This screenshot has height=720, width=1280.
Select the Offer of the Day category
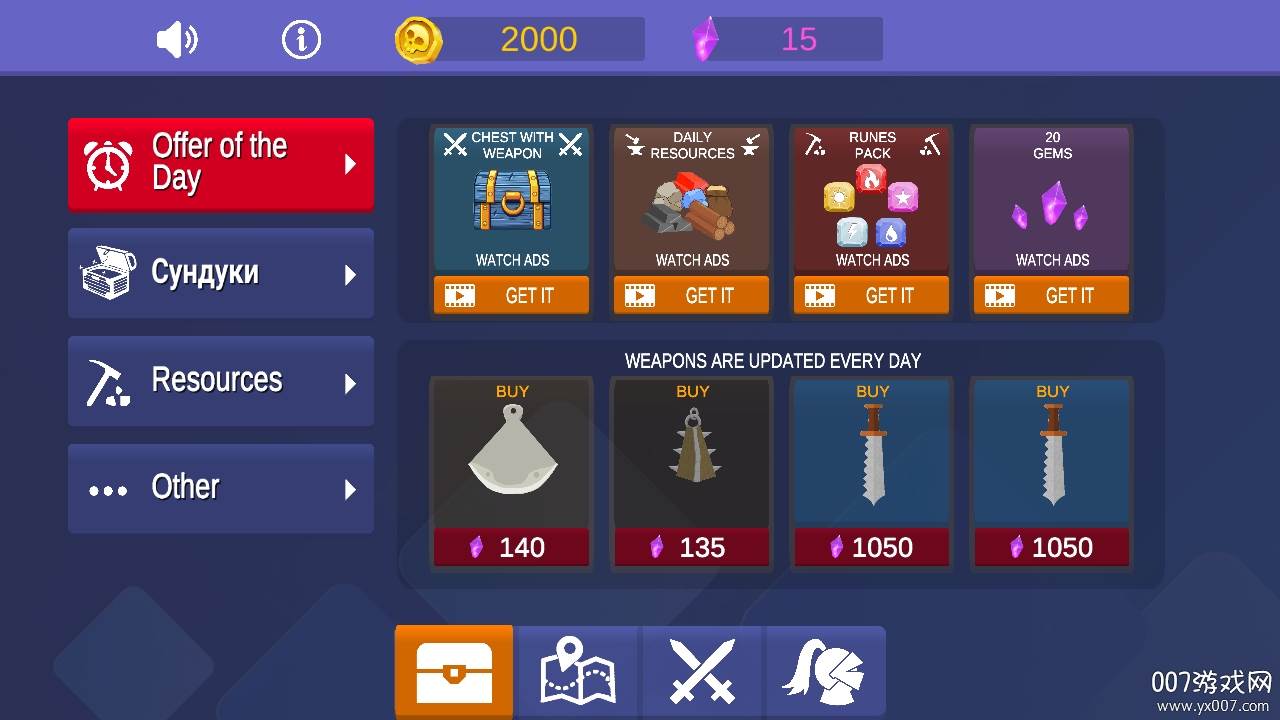click(221, 164)
